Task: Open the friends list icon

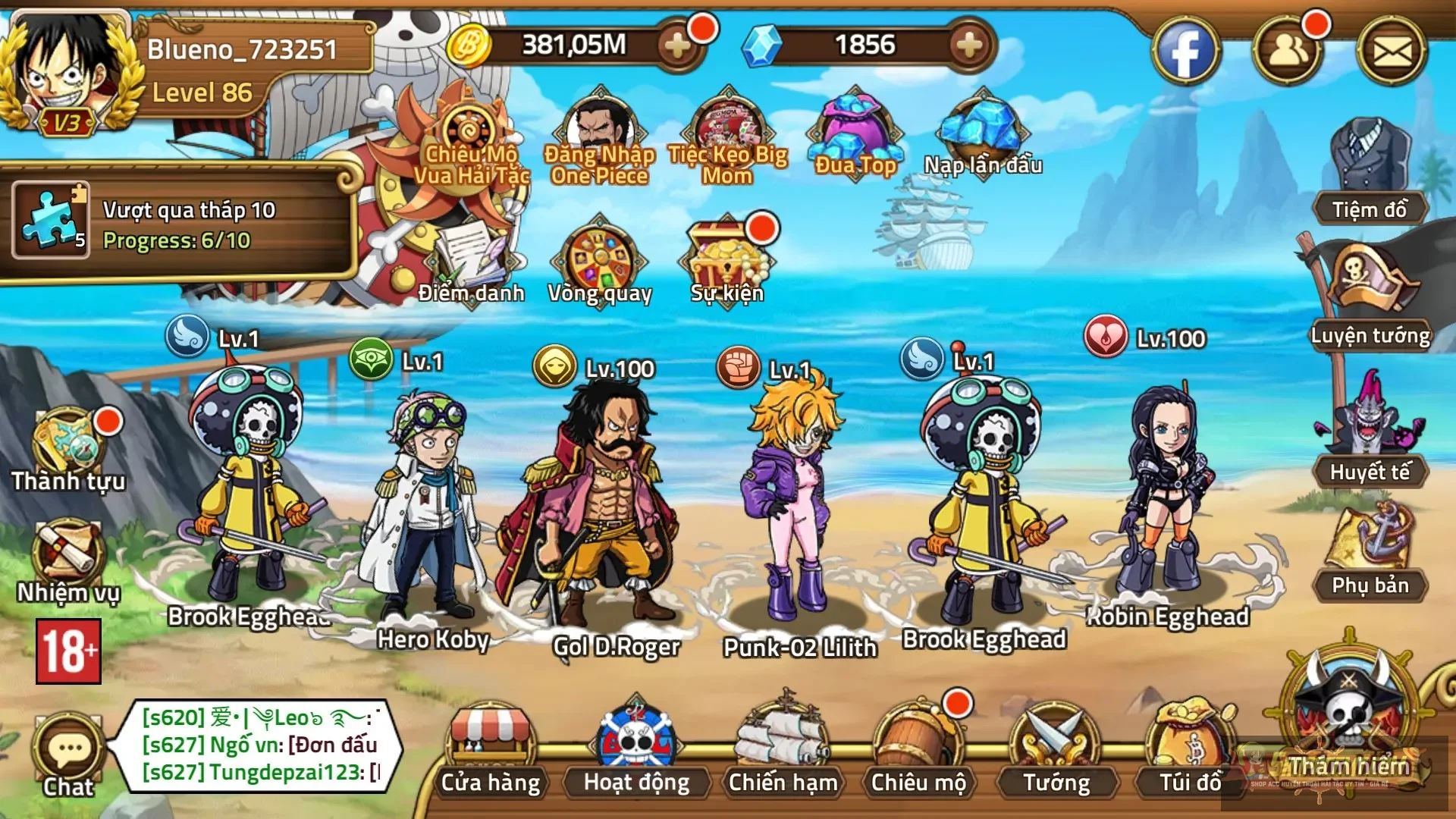Action: pos(1288,52)
